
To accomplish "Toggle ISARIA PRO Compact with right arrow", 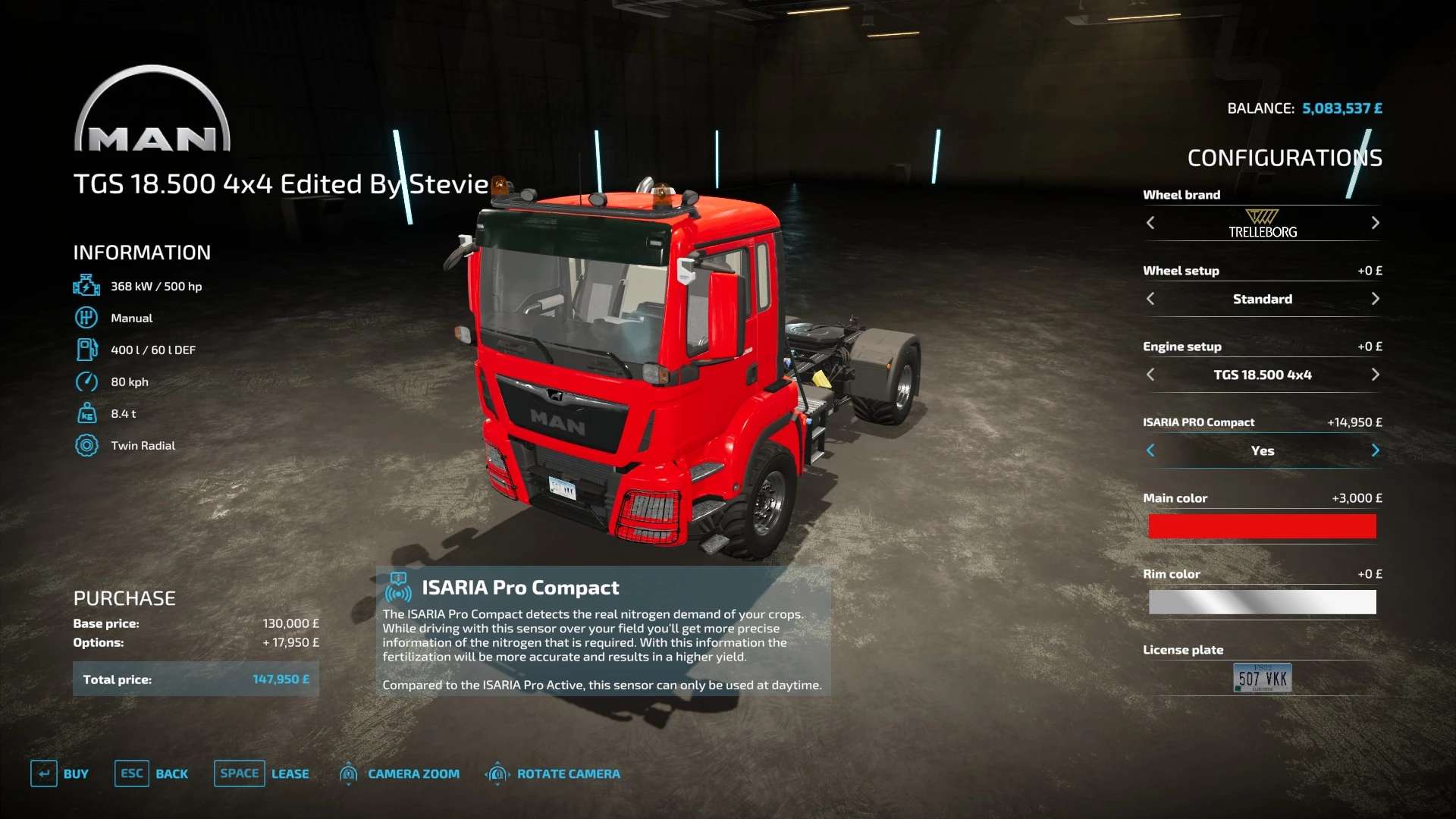I will click(1375, 450).
